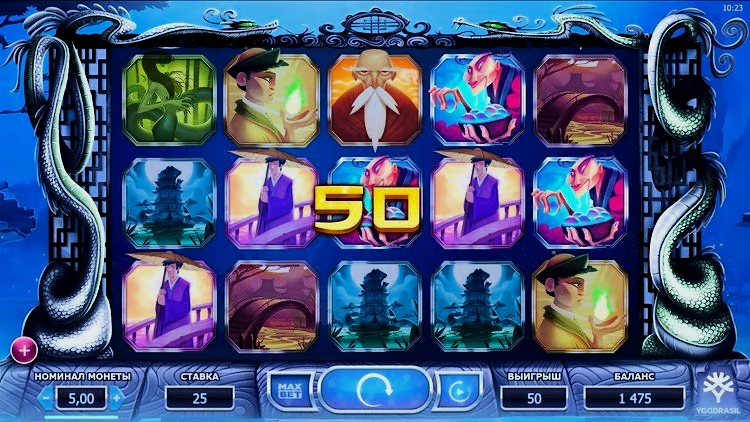Open the pink plus menu button
The height and width of the screenshot is (422, 750).
(x=21, y=348)
